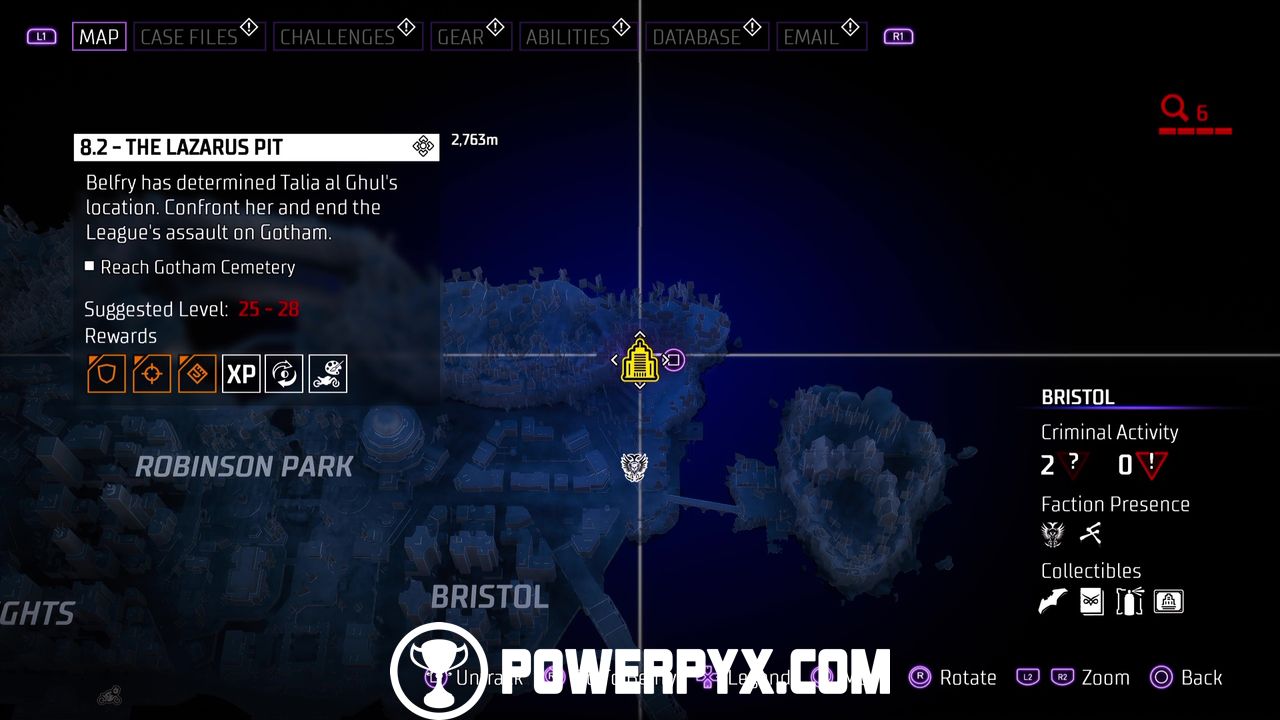Click the crosshair gear reward icon
The height and width of the screenshot is (720, 1280).
[152, 374]
